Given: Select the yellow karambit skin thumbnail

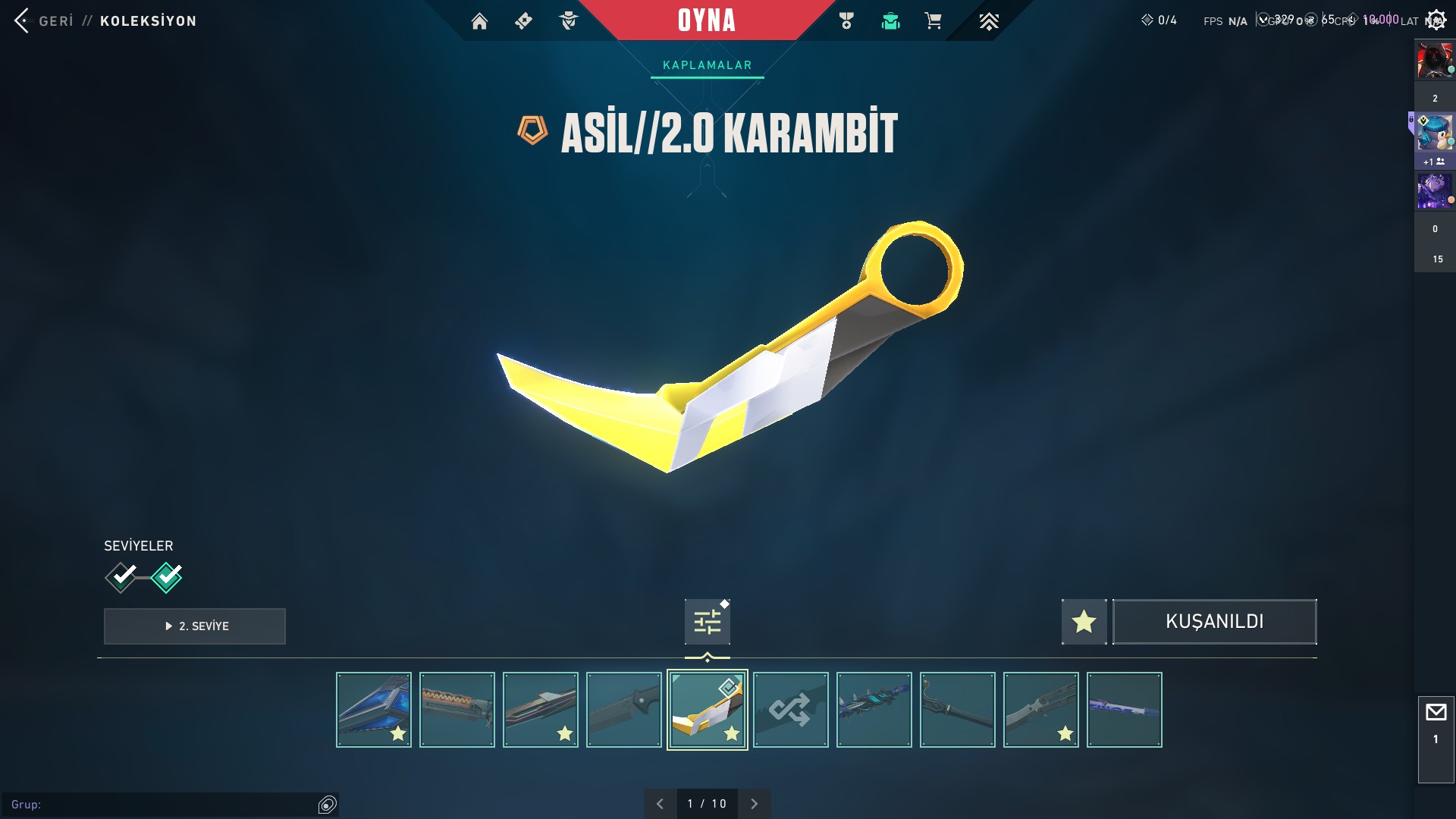Looking at the screenshot, I should [x=707, y=710].
